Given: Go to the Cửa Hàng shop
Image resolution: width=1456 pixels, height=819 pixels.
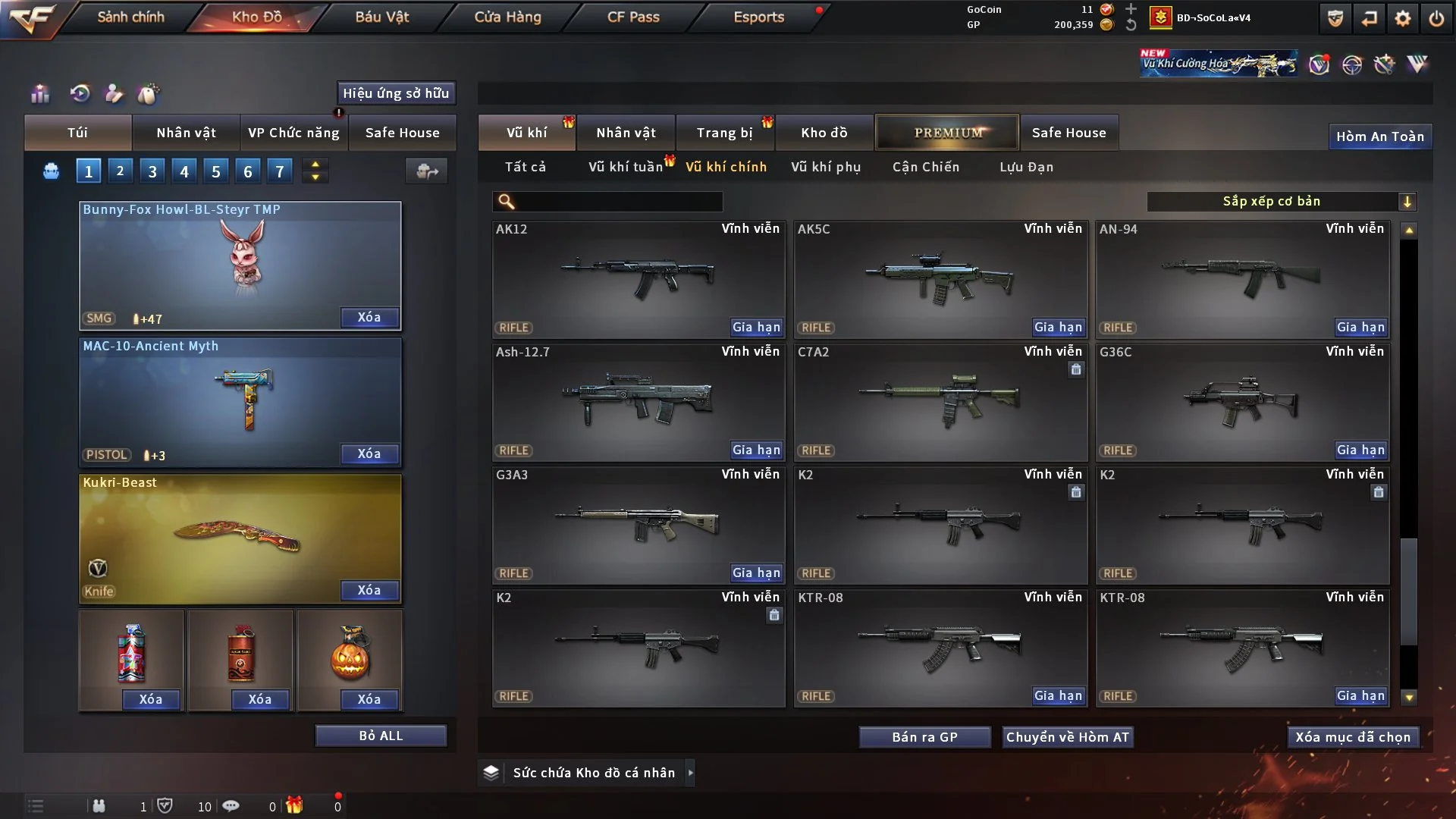Looking at the screenshot, I should coord(507,17).
